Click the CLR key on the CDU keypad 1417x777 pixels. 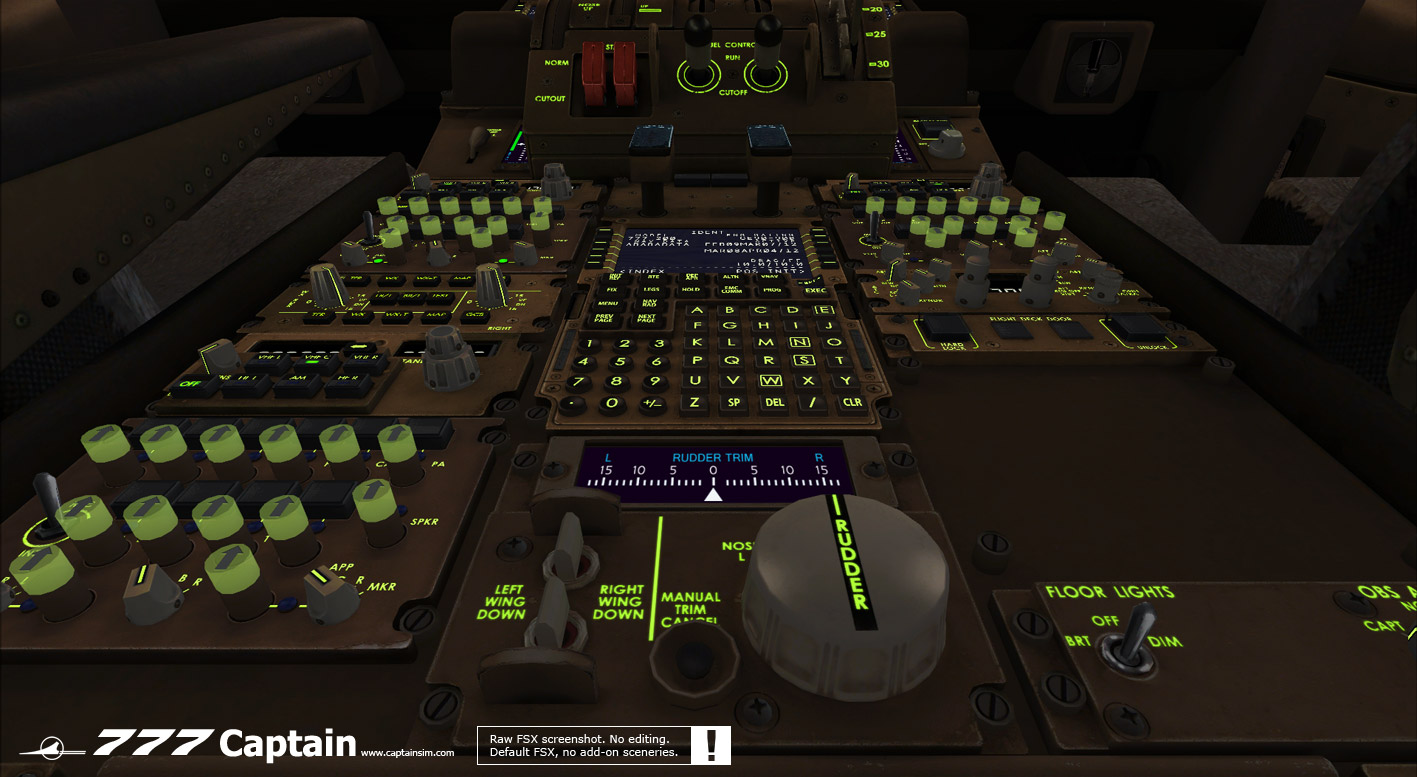point(851,402)
